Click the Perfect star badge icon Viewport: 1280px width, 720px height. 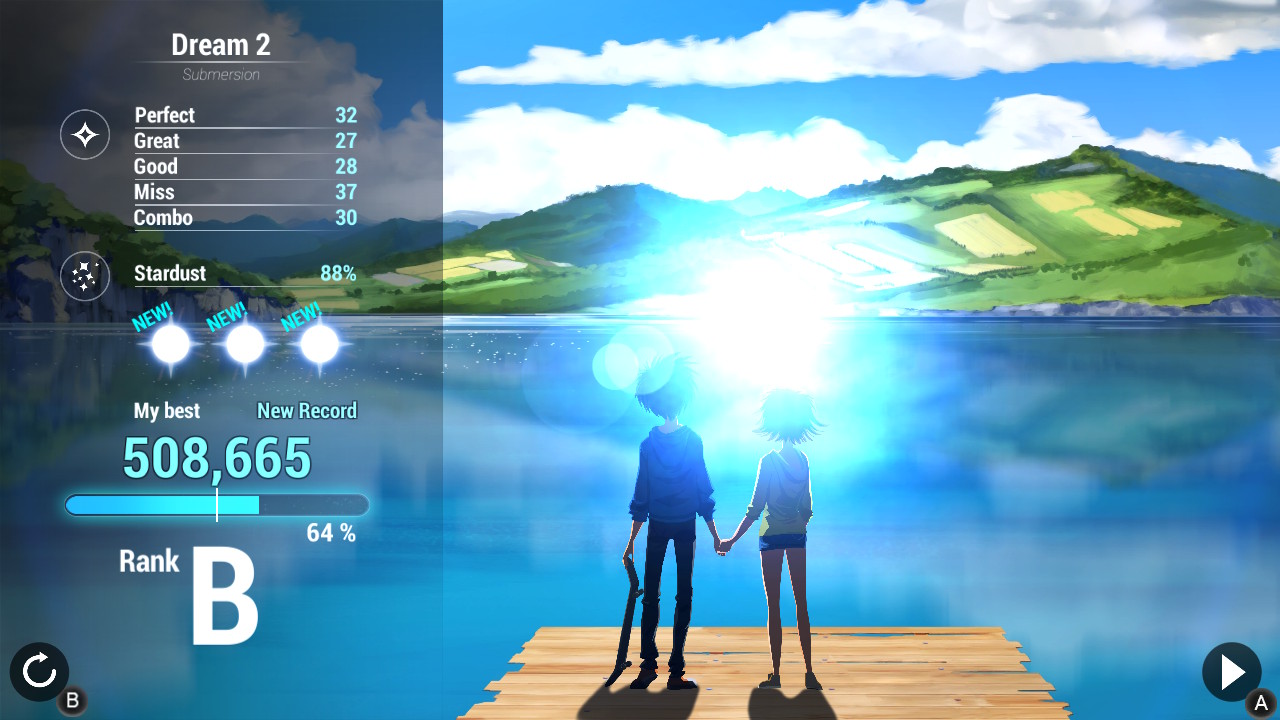(x=85, y=134)
